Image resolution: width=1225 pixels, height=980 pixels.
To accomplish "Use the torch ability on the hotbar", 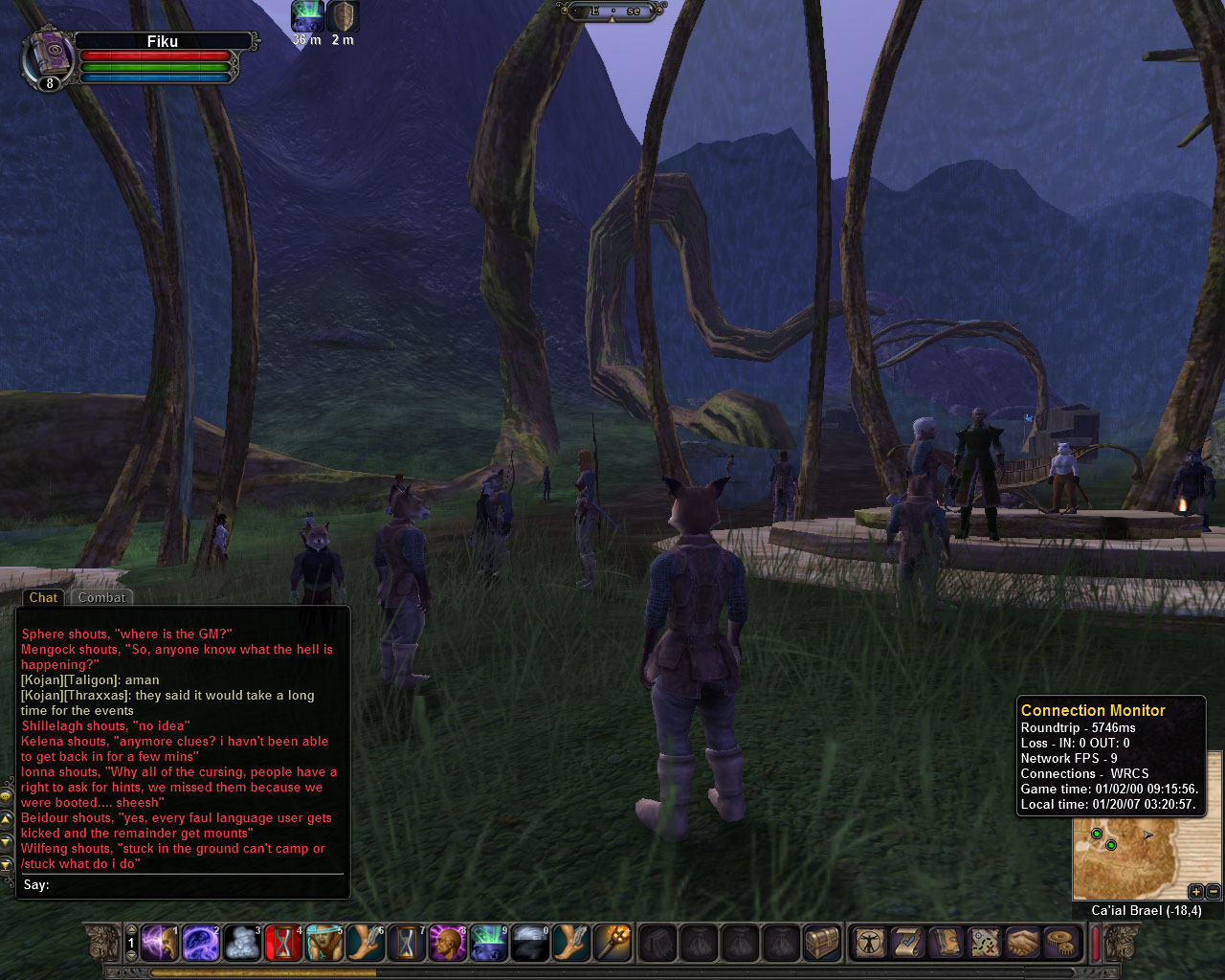I will pyautogui.click(x=612, y=944).
